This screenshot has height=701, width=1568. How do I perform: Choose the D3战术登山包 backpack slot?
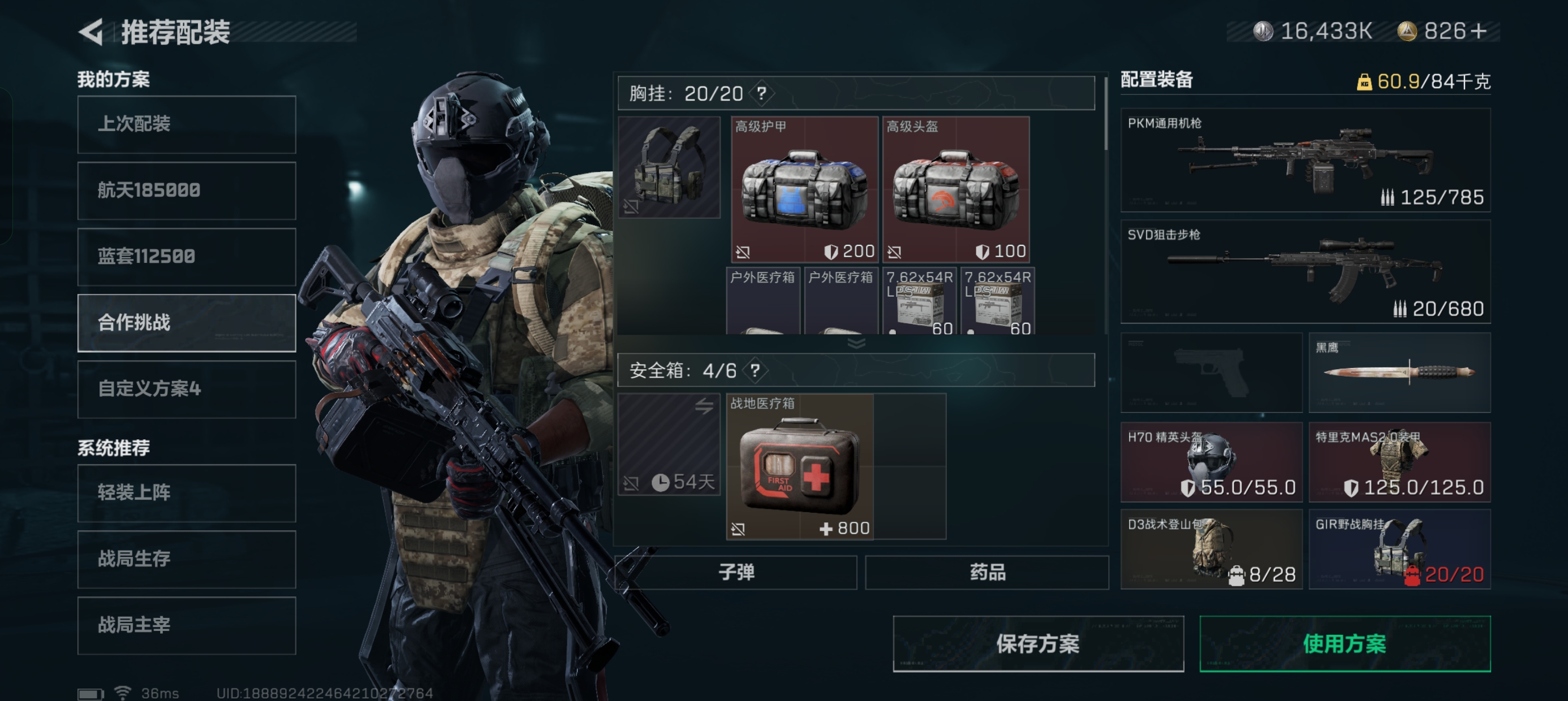point(1211,549)
